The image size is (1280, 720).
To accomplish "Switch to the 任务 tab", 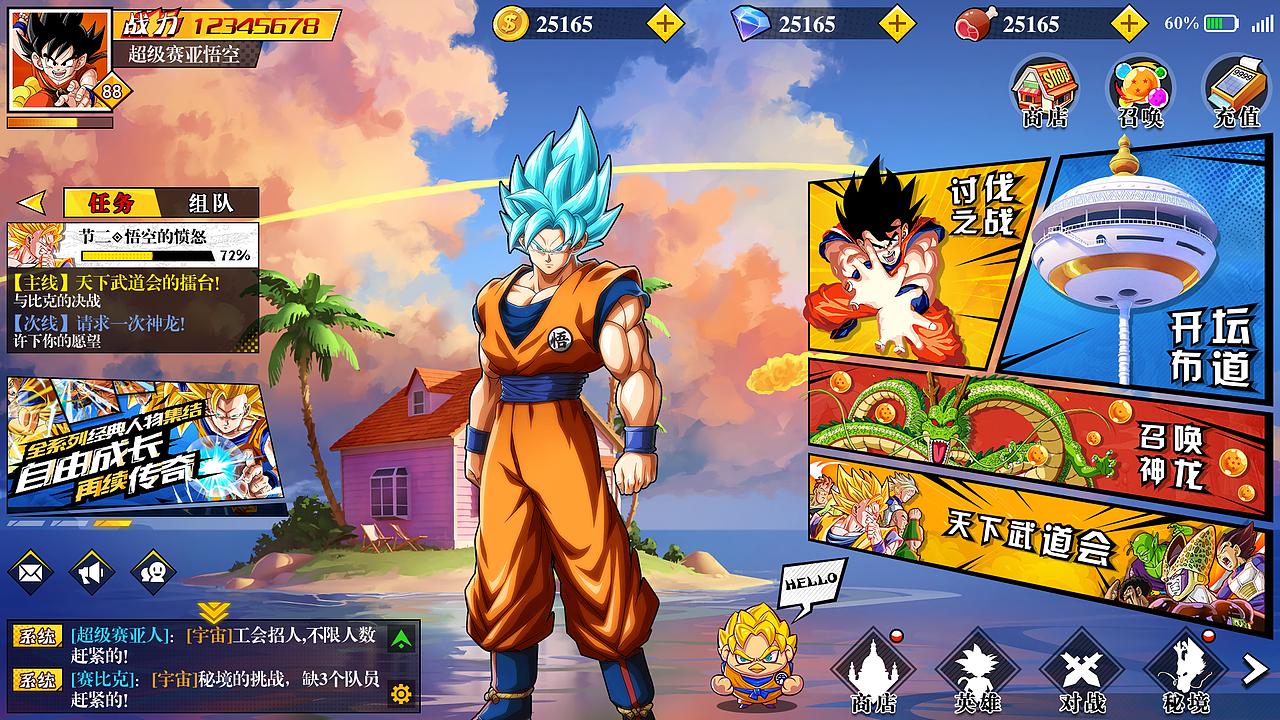I will (x=111, y=203).
